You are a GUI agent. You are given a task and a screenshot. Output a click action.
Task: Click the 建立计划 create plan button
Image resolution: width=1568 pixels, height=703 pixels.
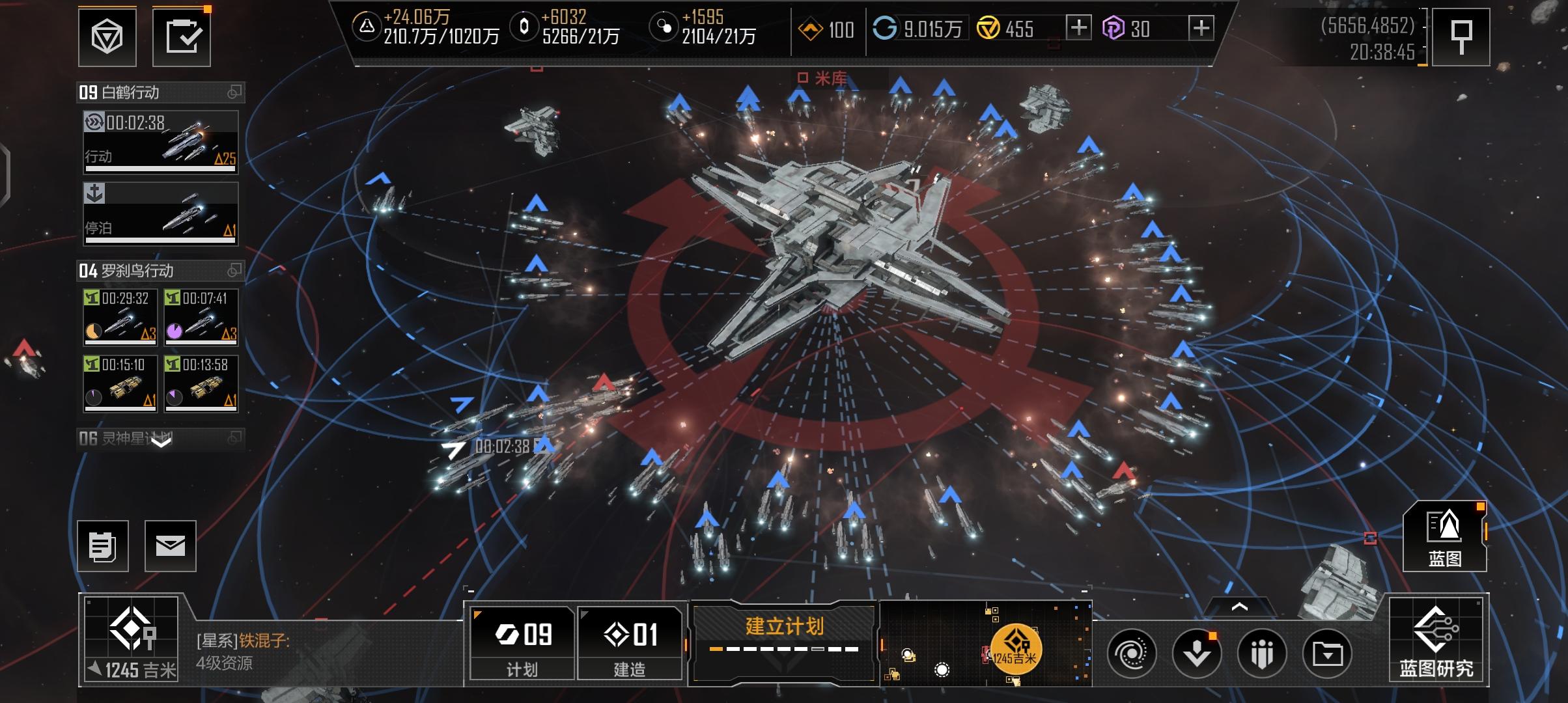[784, 636]
